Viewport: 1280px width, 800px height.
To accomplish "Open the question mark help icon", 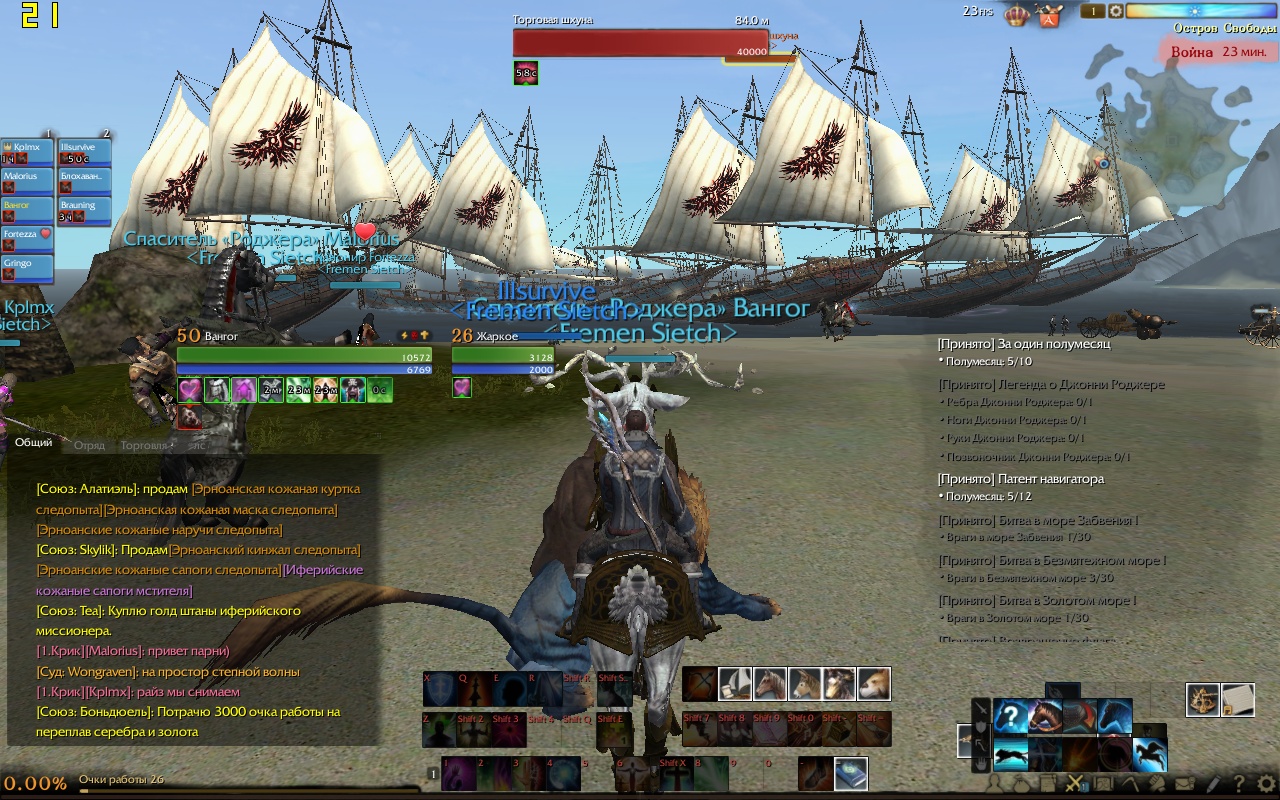I will [1239, 784].
